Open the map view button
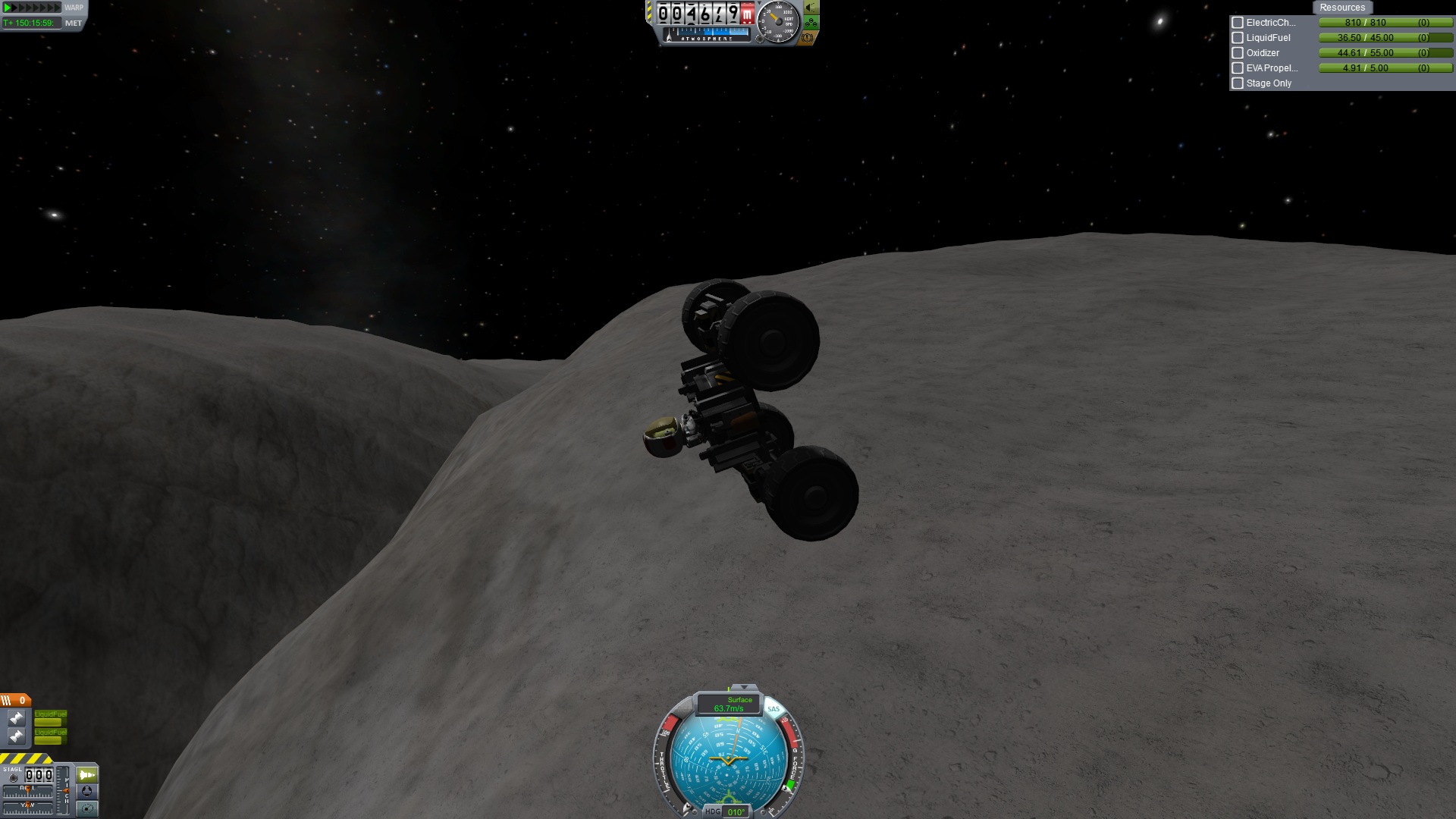The height and width of the screenshot is (819, 1456). click(x=87, y=808)
